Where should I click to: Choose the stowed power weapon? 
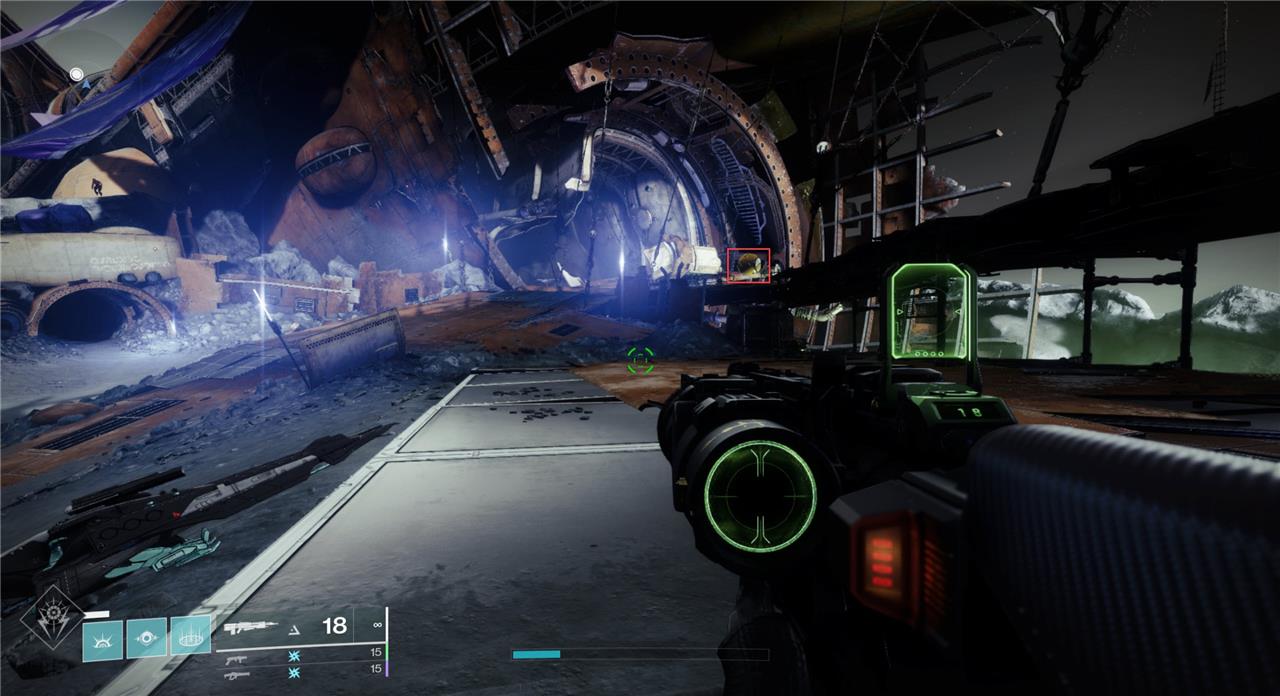pyautogui.click(x=236, y=675)
